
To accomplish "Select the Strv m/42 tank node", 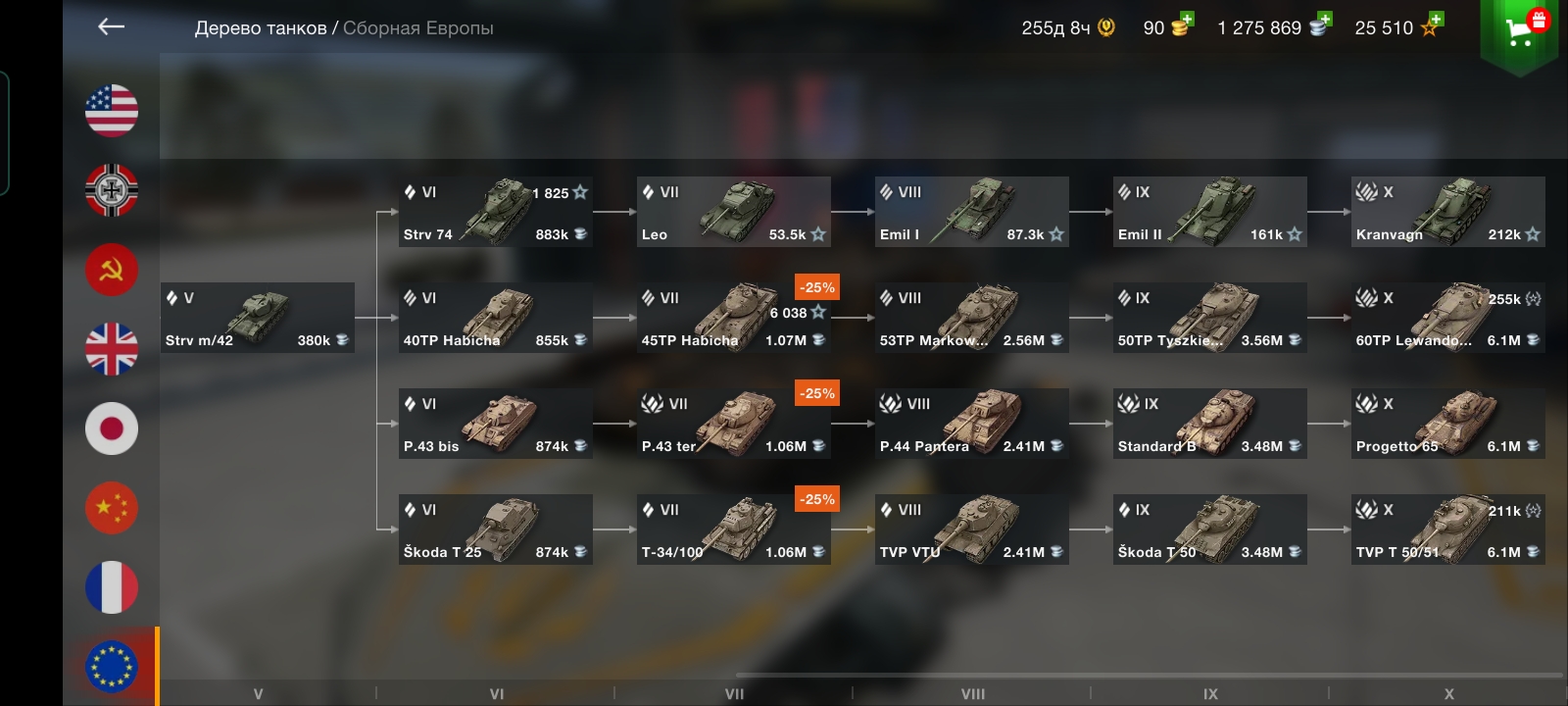I will [258, 318].
